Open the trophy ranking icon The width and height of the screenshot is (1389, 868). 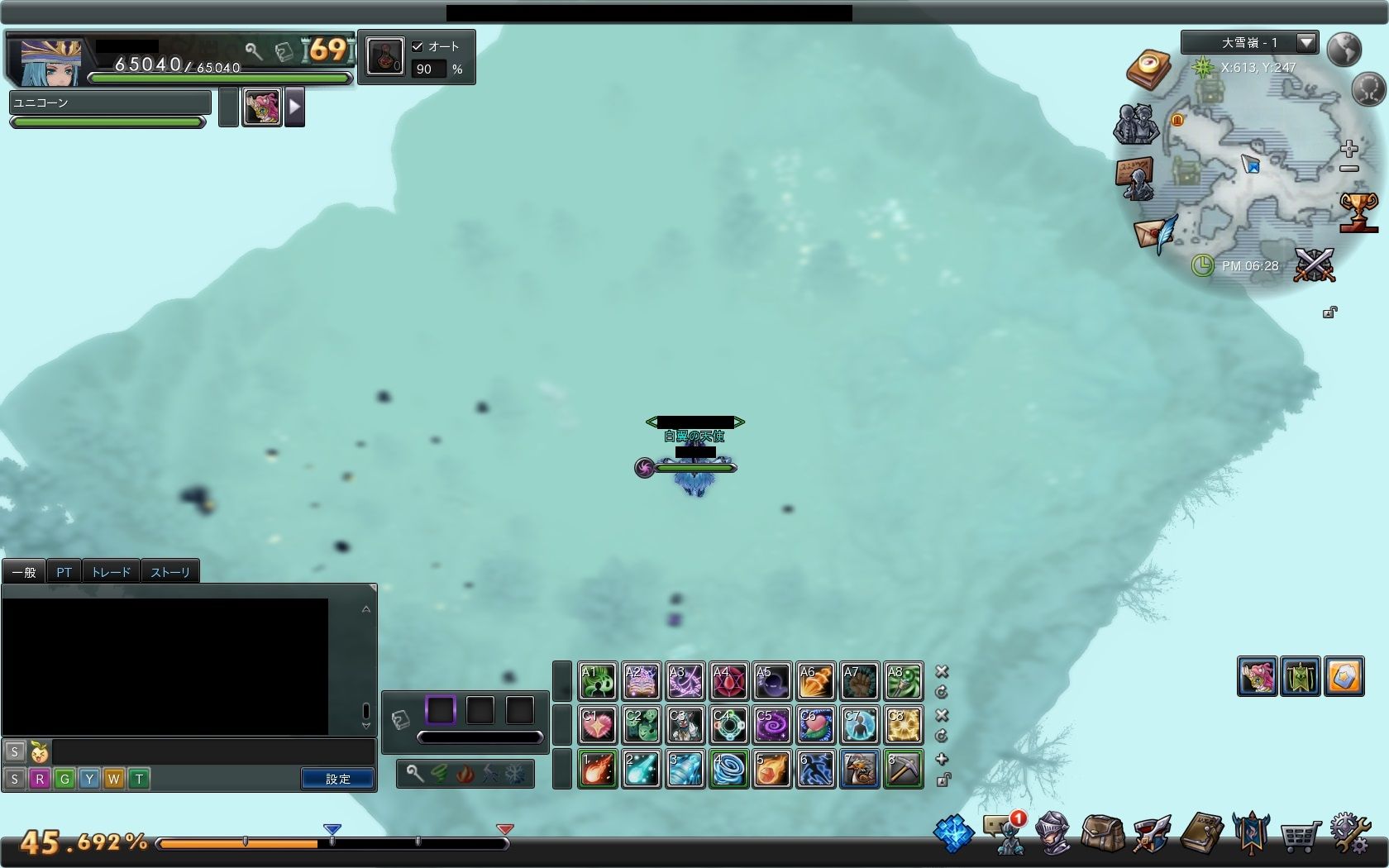click(x=1358, y=211)
